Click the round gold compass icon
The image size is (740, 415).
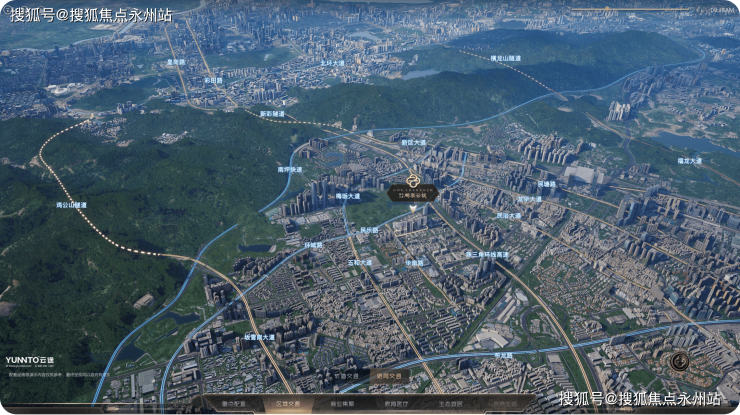click(x=679, y=362)
